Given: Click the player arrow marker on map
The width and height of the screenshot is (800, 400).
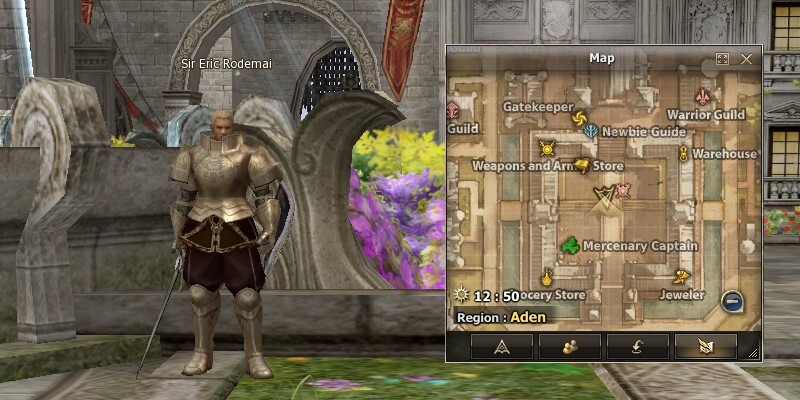Looking at the screenshot, I should (604, 199).
